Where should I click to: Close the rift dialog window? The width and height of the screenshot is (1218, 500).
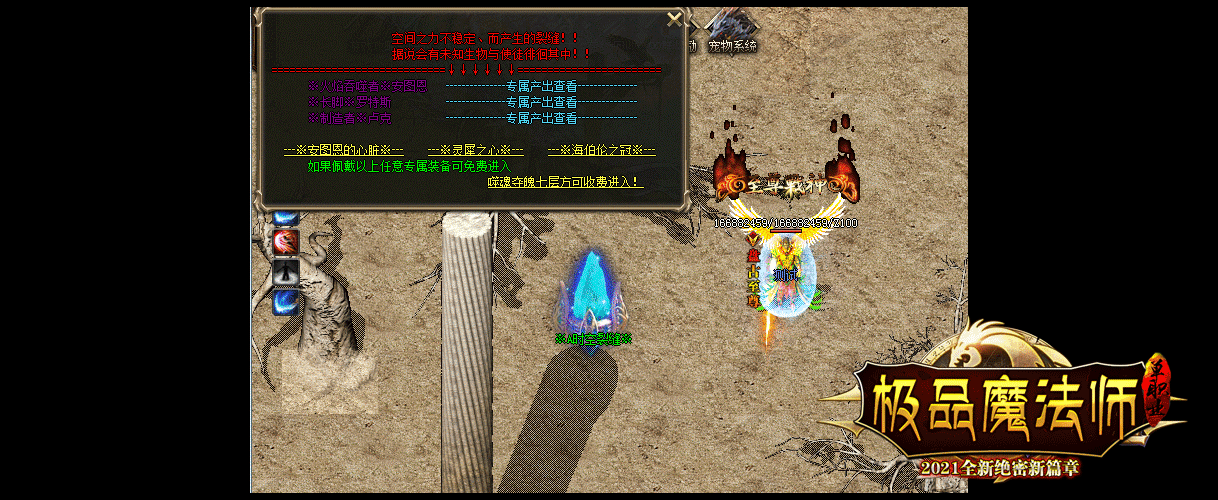point(675,19)
